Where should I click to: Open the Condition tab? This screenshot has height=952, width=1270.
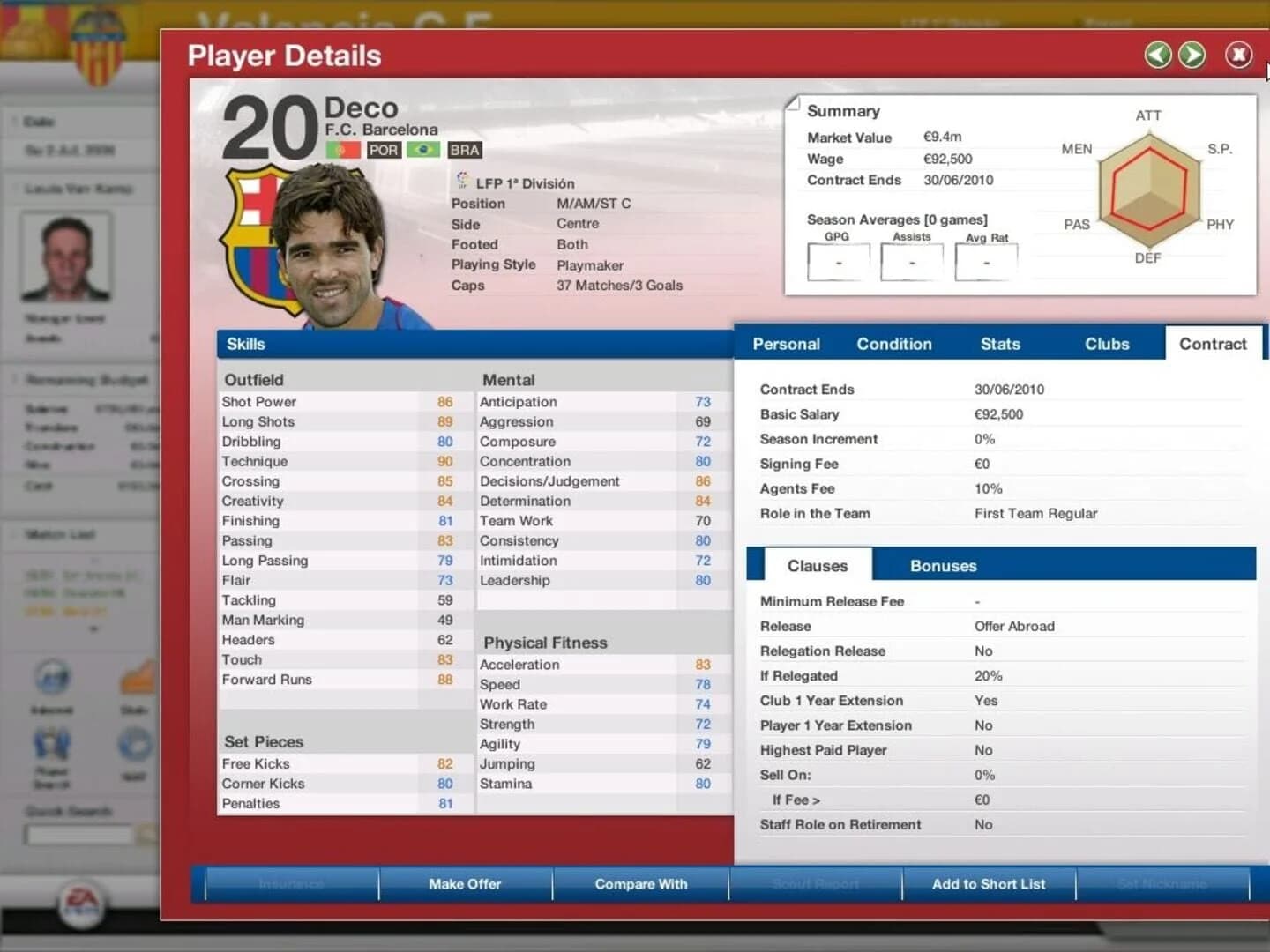click(x=893, y=344)
